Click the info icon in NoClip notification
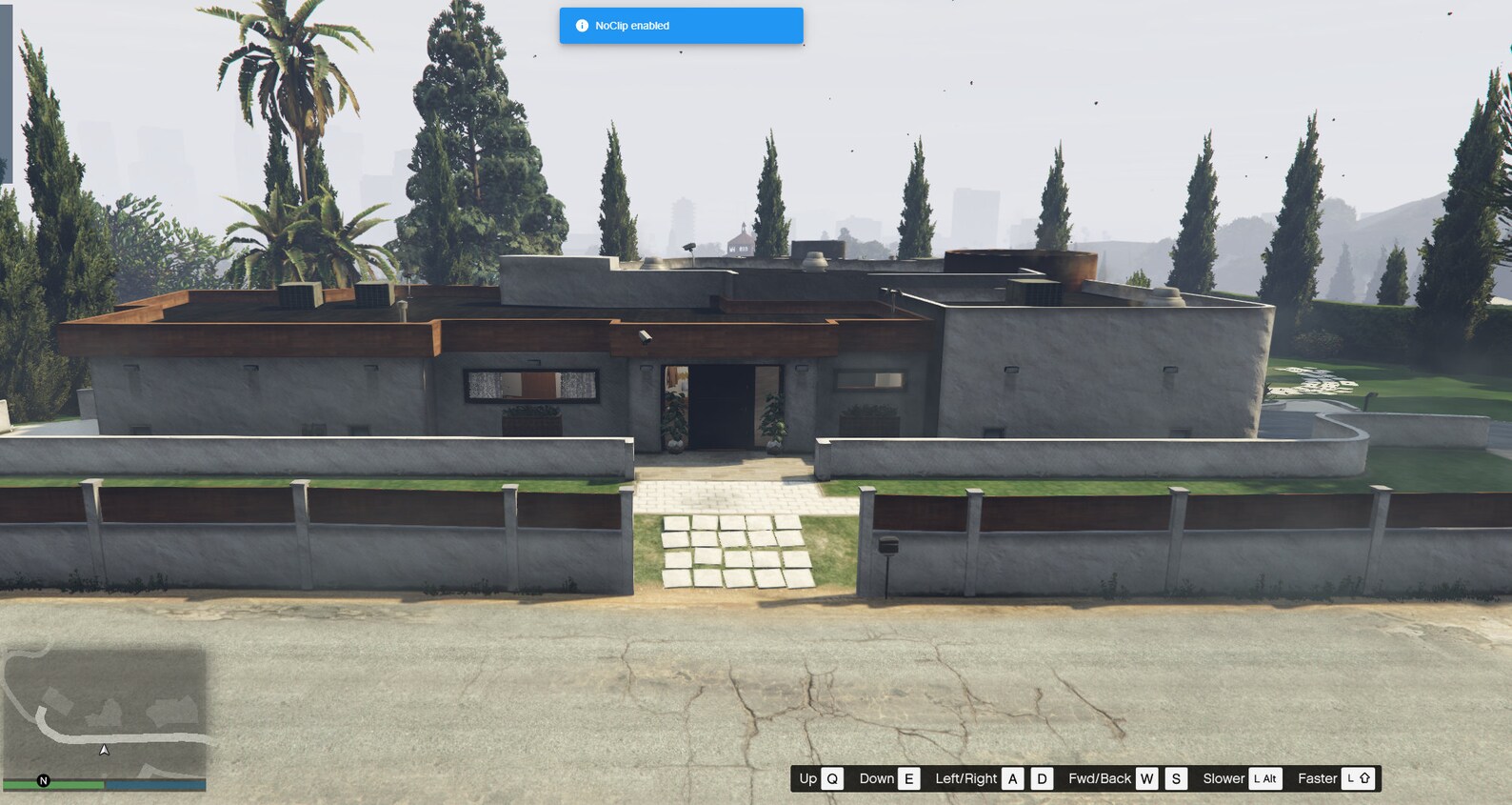Screen dimensions: 1512x805 (x=582, y=26)
